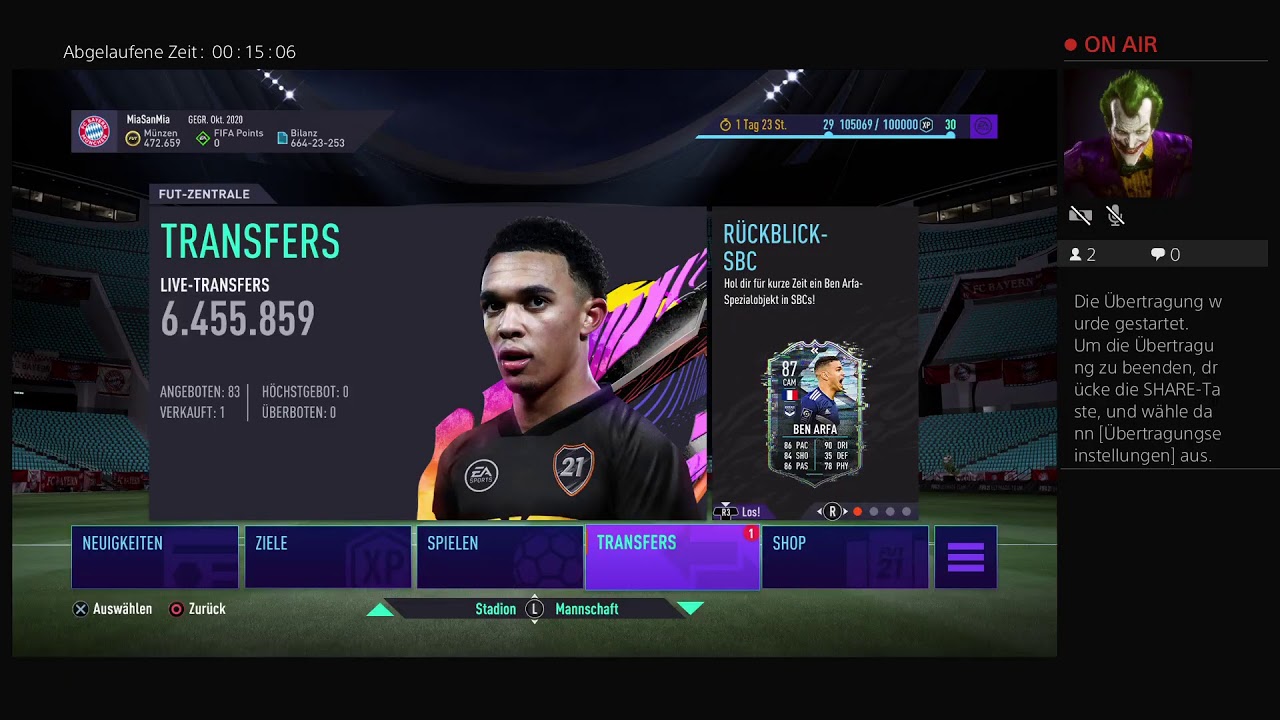Switch to the Ziele tab

[x=328, y=557]
